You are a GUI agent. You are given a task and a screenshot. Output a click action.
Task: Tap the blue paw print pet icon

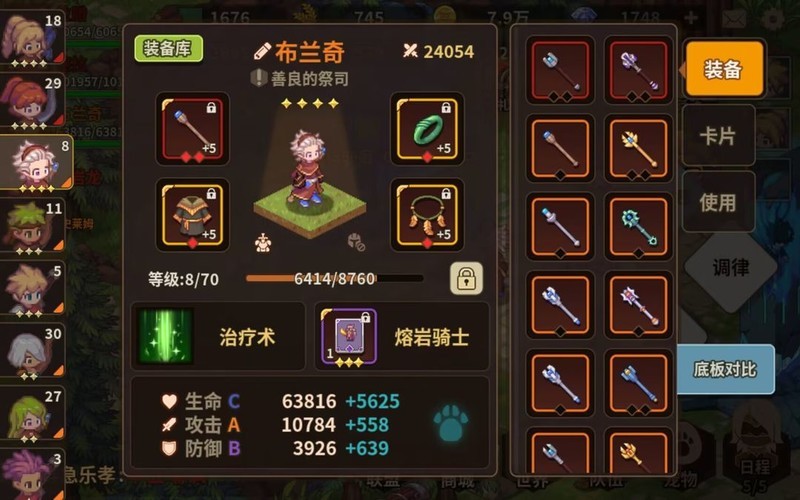pos(451,423)
